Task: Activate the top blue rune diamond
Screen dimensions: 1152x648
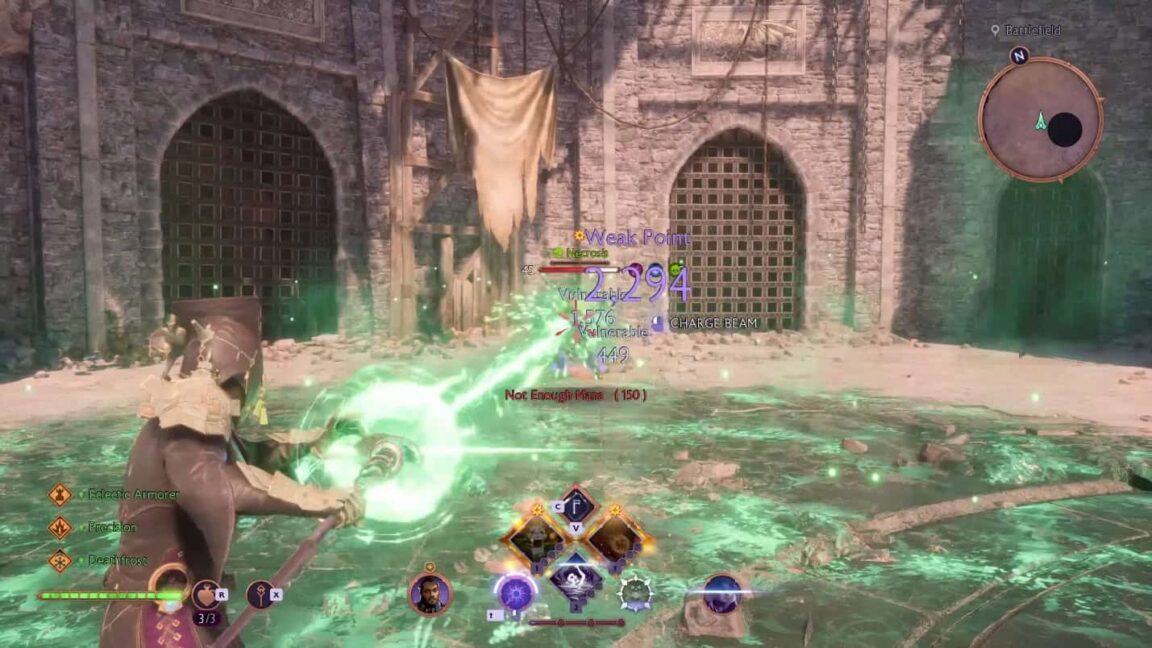Action: coord(576,505)
